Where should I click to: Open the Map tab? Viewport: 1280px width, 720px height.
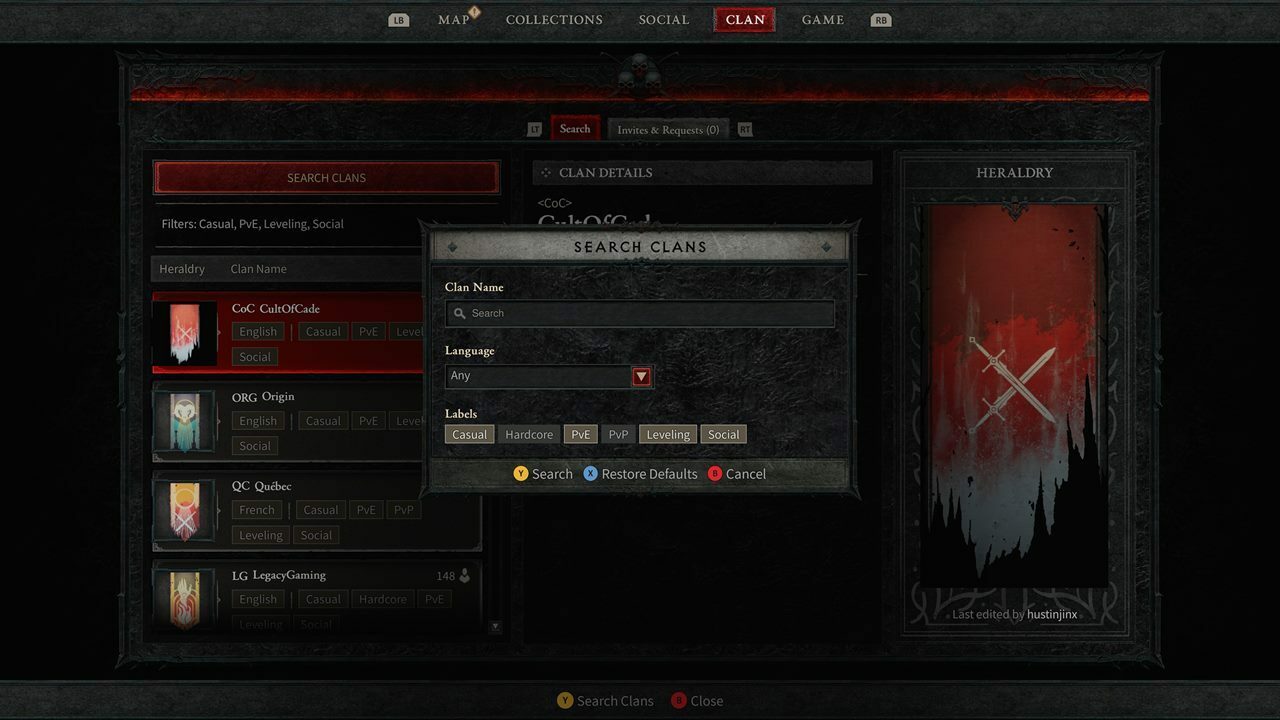(x=454, y=20)
